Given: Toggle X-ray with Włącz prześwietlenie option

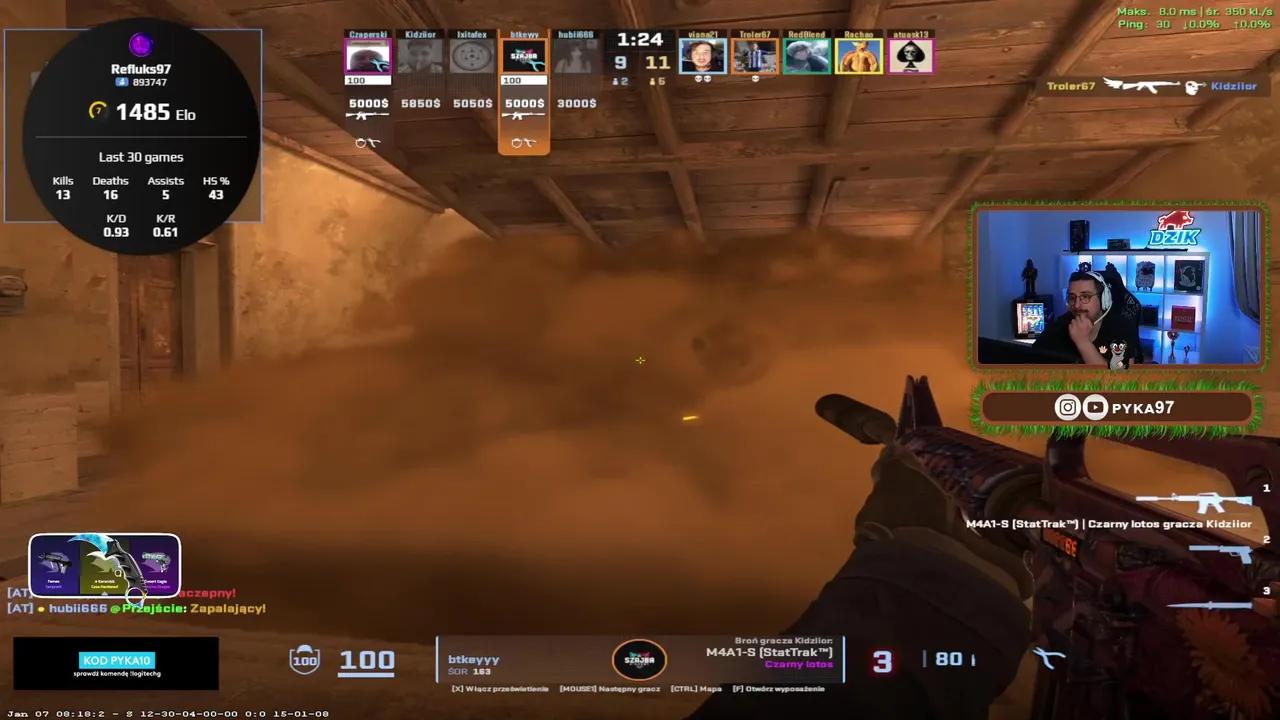Looking at the screenshot, I should click(x=502, y=689).
